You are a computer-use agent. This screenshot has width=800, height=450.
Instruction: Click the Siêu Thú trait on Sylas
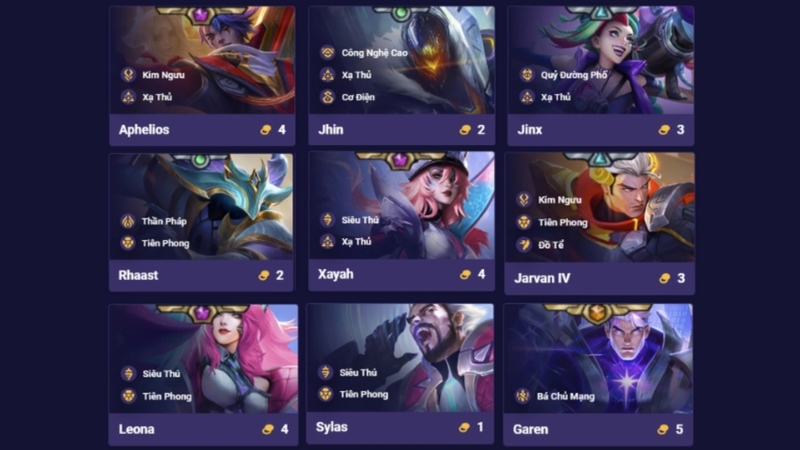[358, 372]
